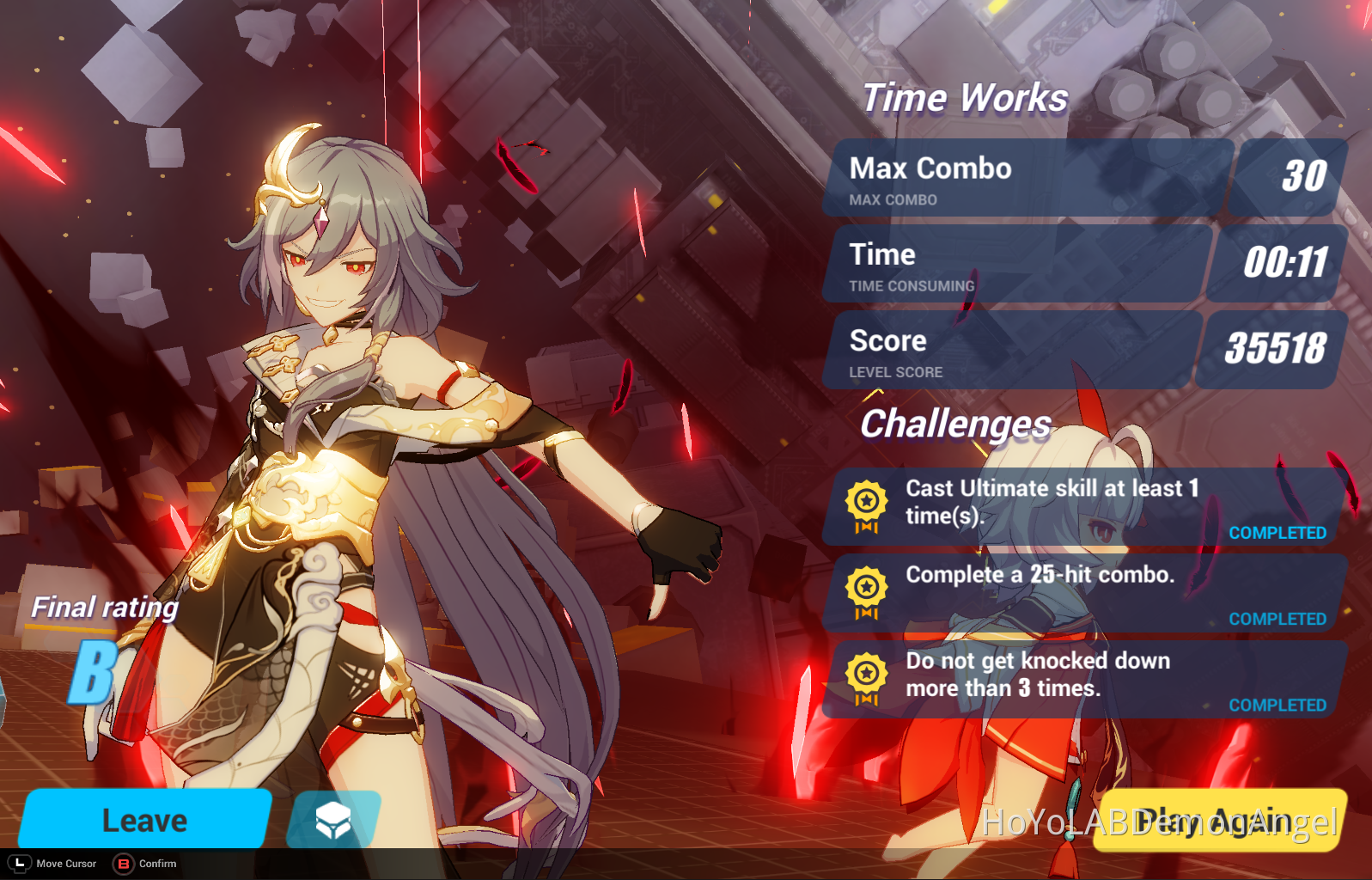Expand the Challenges section header
Screen dimensions: 1372x880
[x=954, y=424]
